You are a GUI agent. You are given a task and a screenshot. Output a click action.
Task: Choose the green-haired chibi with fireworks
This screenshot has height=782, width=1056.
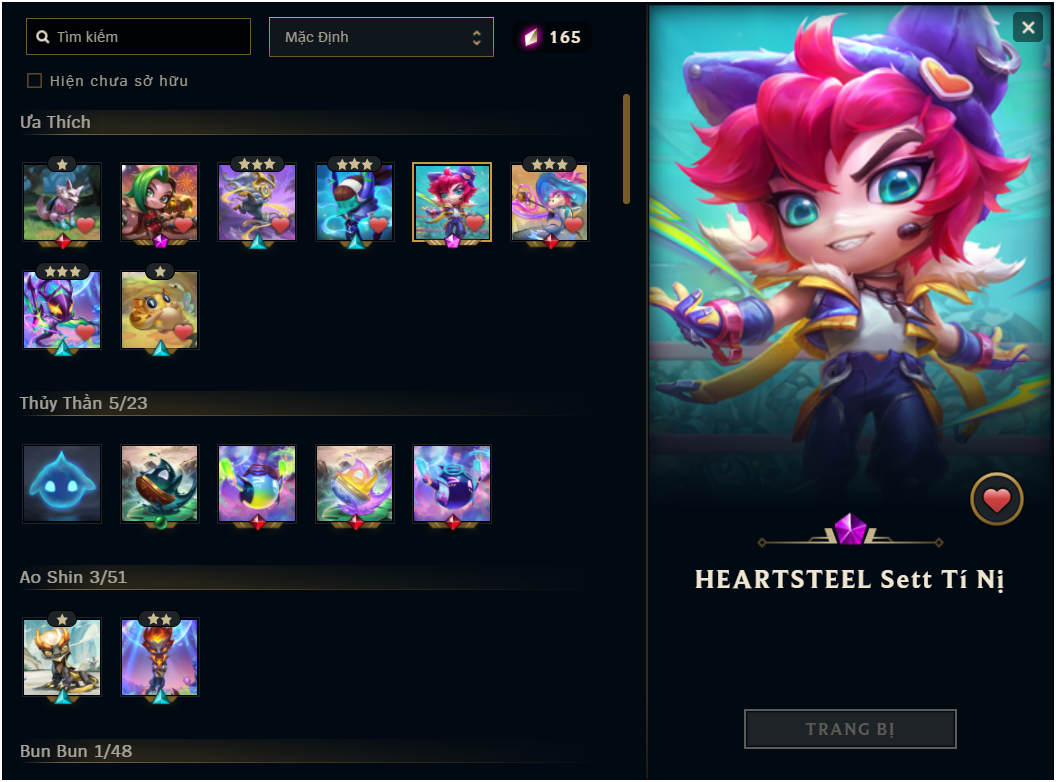click(x=160, y=202)
